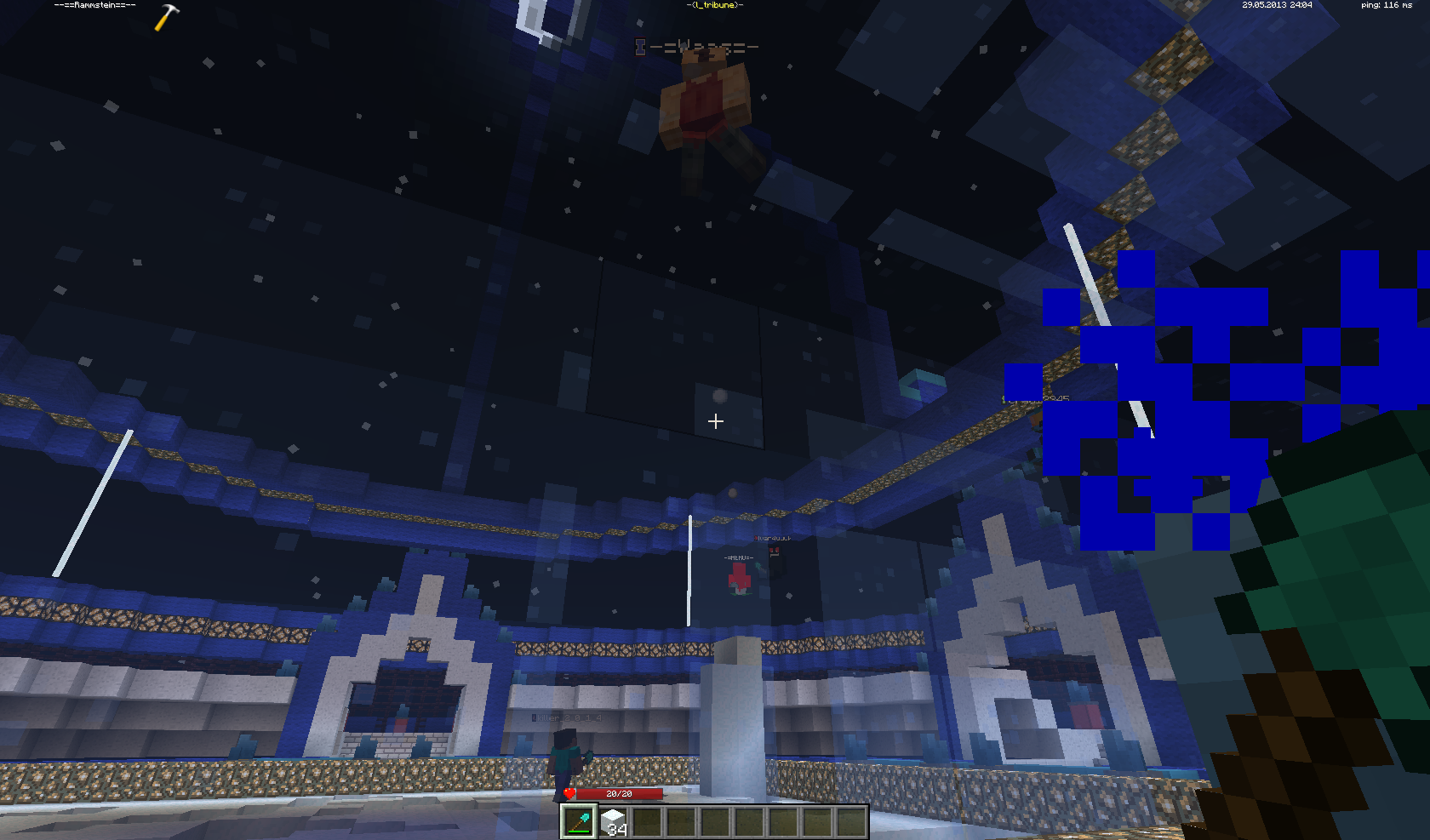Click the yellow hammer icon

tap(167, 17)
